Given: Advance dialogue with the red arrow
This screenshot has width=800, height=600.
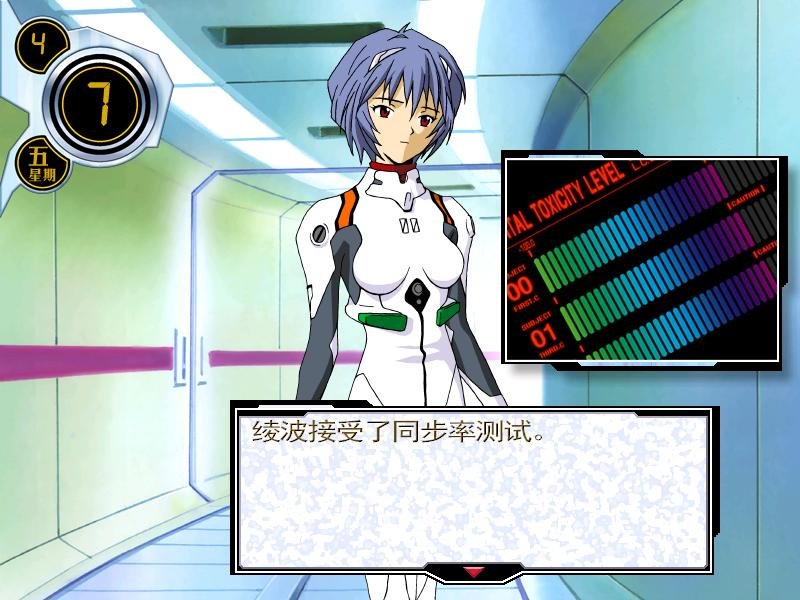Looking at the screenshot, I should coord(473,572).
